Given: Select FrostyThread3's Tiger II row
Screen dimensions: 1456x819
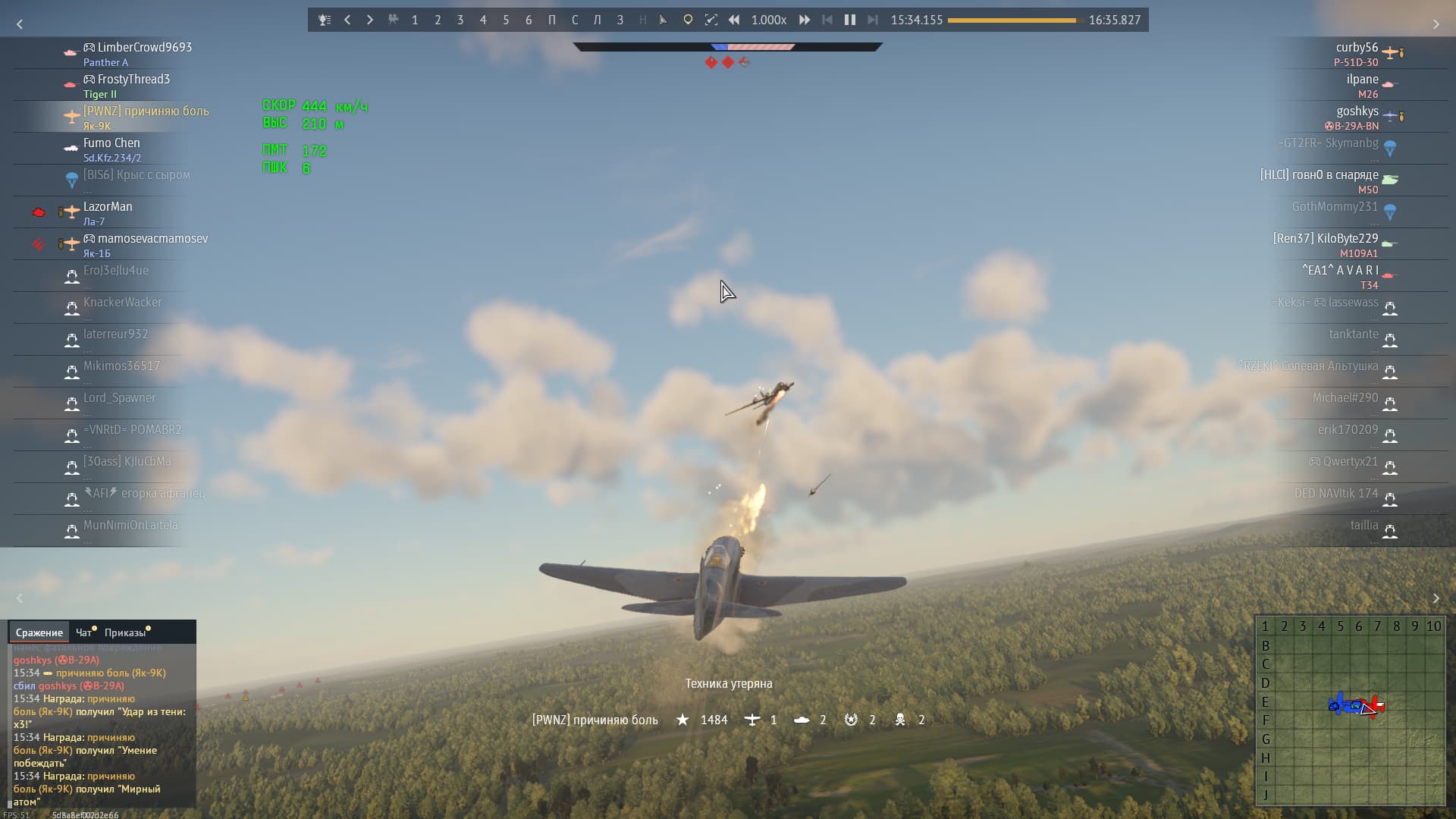Looking at the screenshot, I should pos(126,85).
